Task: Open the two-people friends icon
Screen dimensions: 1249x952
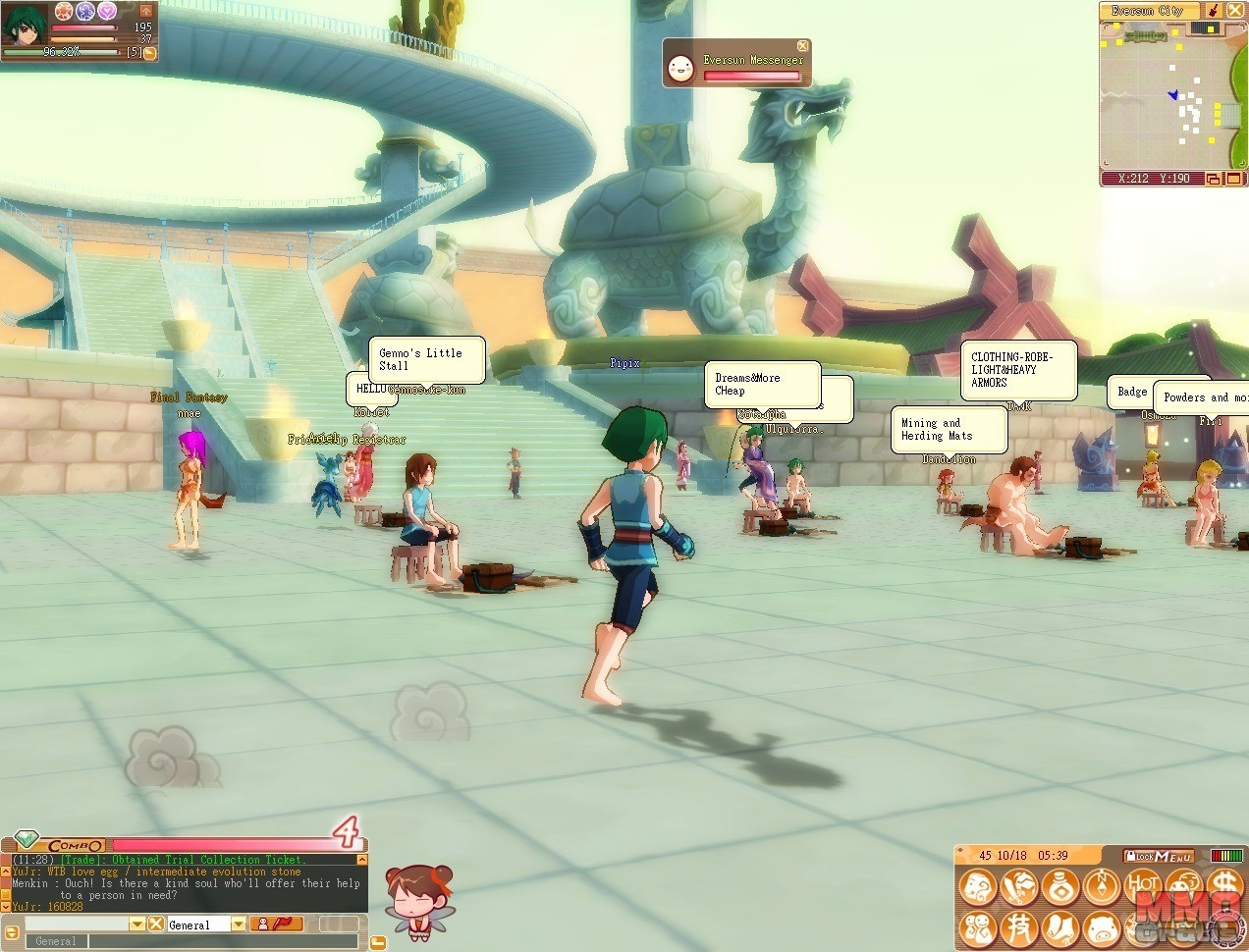Action: tap(978, 927)
